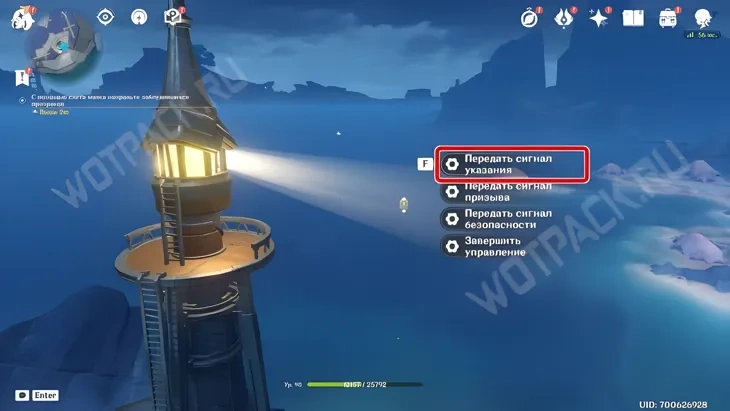Toggle the elemental sight eye icon
730x411 pixels.
point(106,17)
